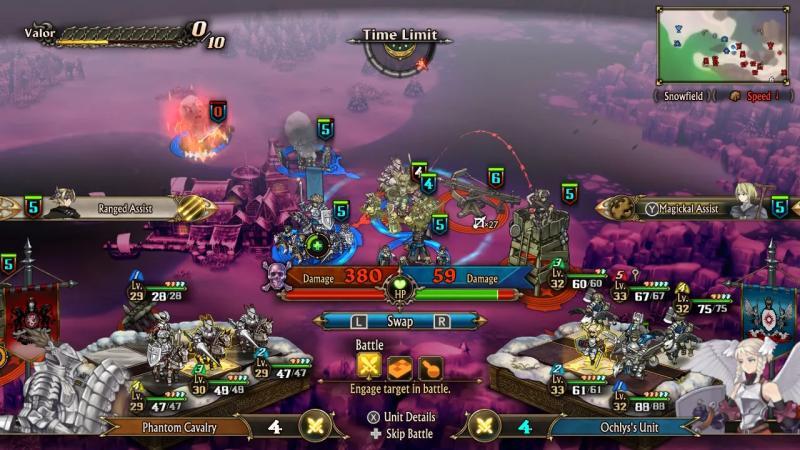The image size is (800, 450).
Task: Open Unit Details
Action: coord(400,417)
